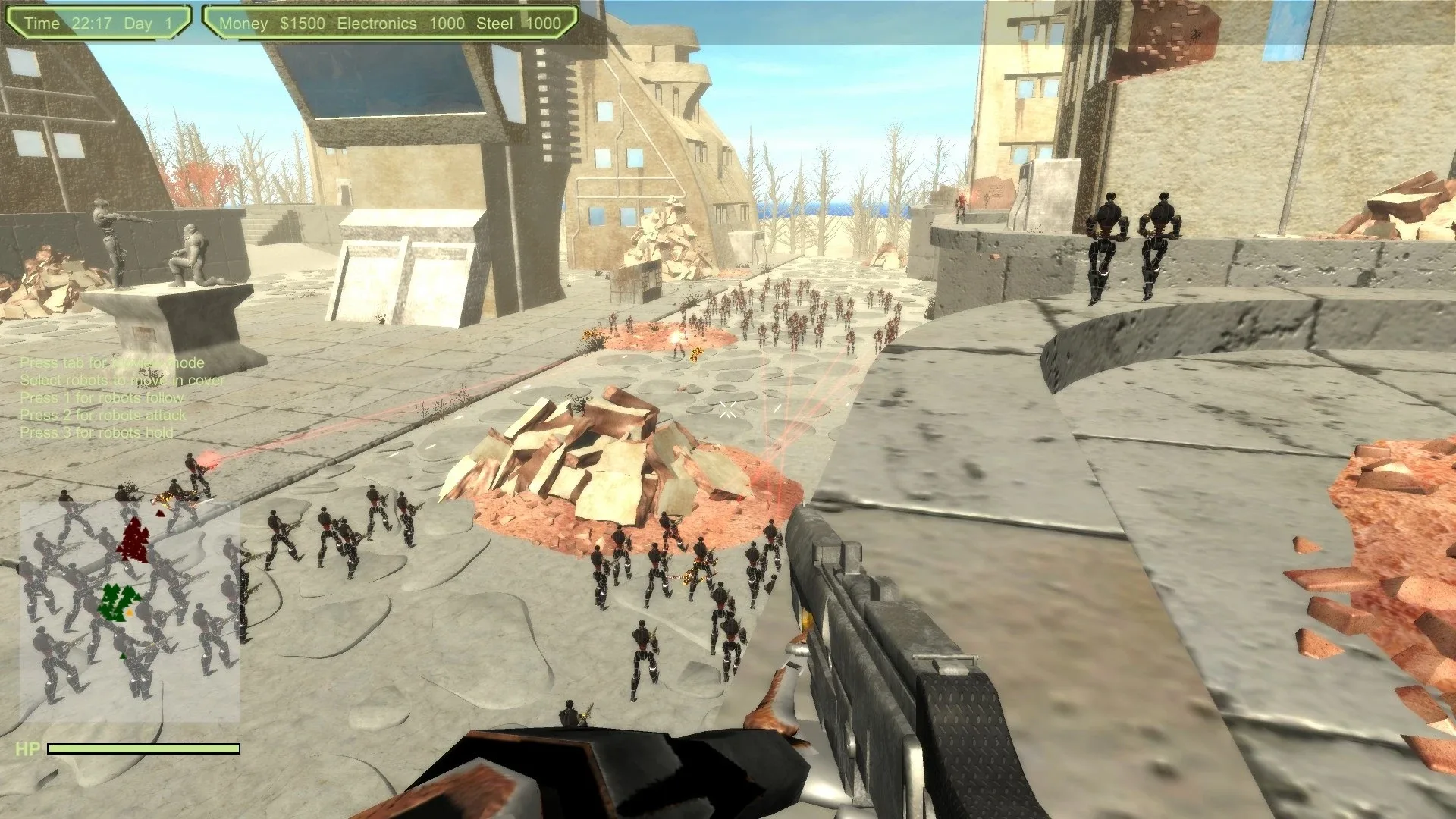Screen dimensions: 1456x819
Task: Click the Select robots to move in cover text
Action: pos(123,380)
